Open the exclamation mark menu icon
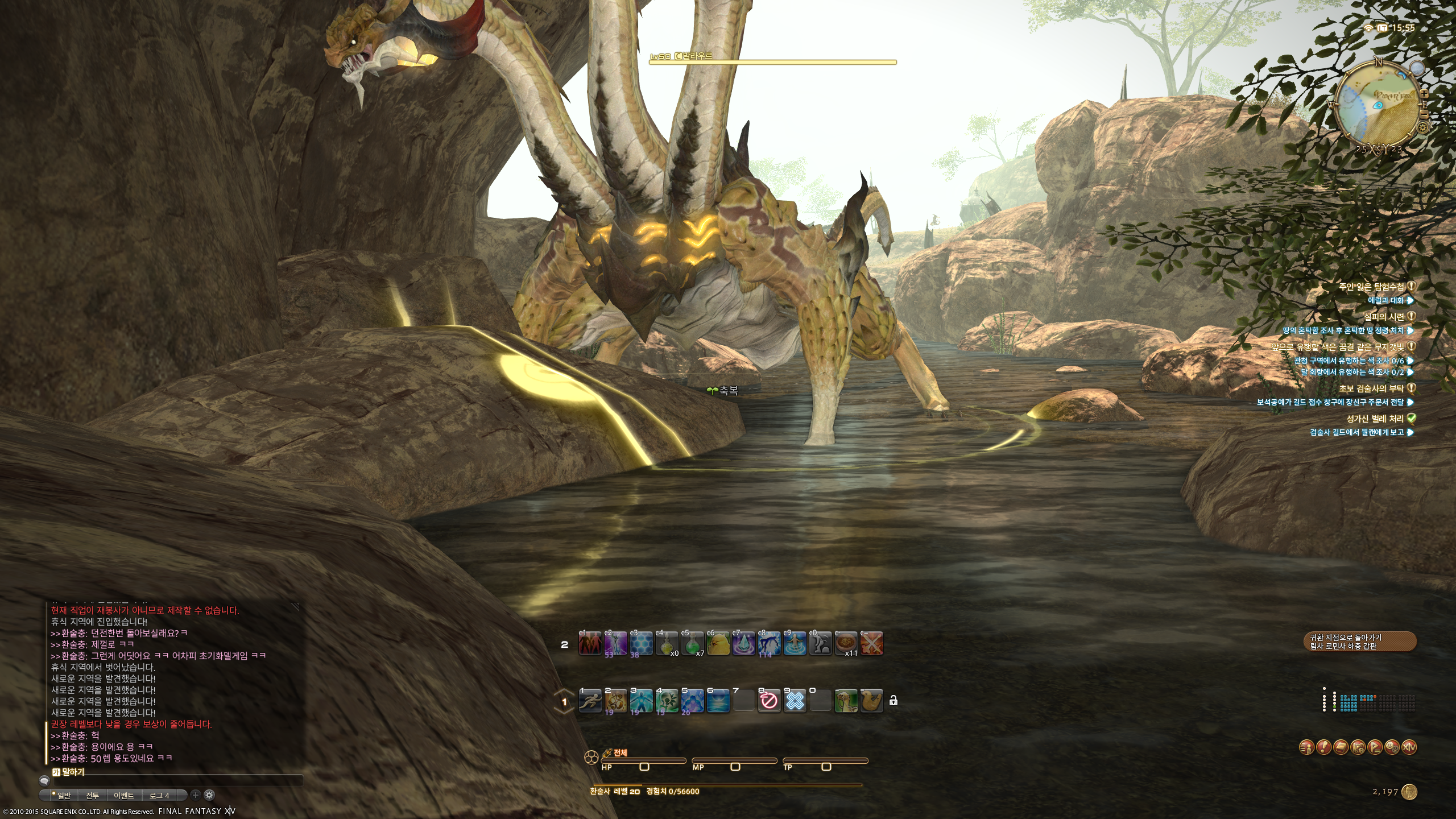The image size is (1456, 819). click(x=1323, y=747)
